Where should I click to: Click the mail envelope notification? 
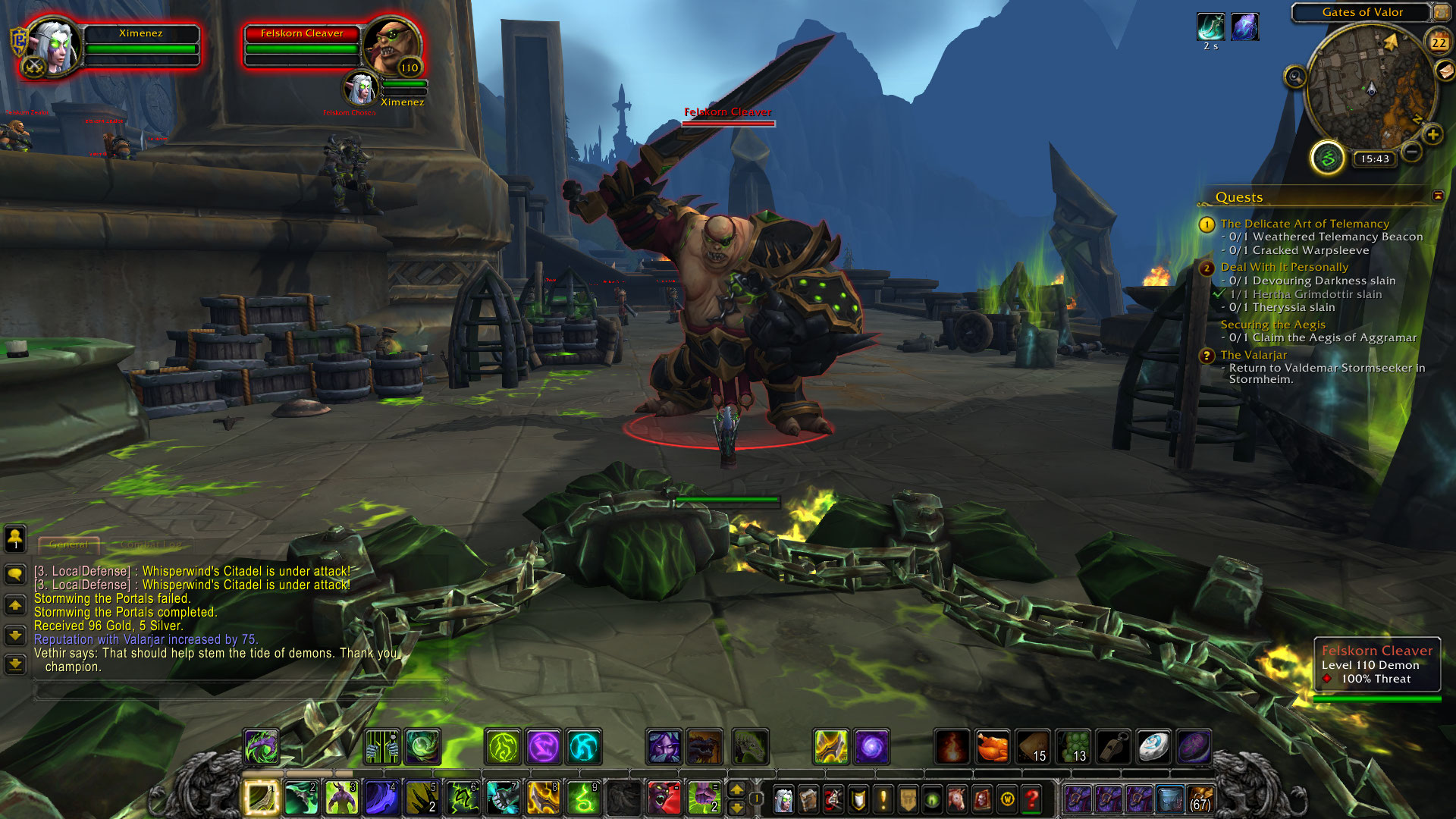1445,71
